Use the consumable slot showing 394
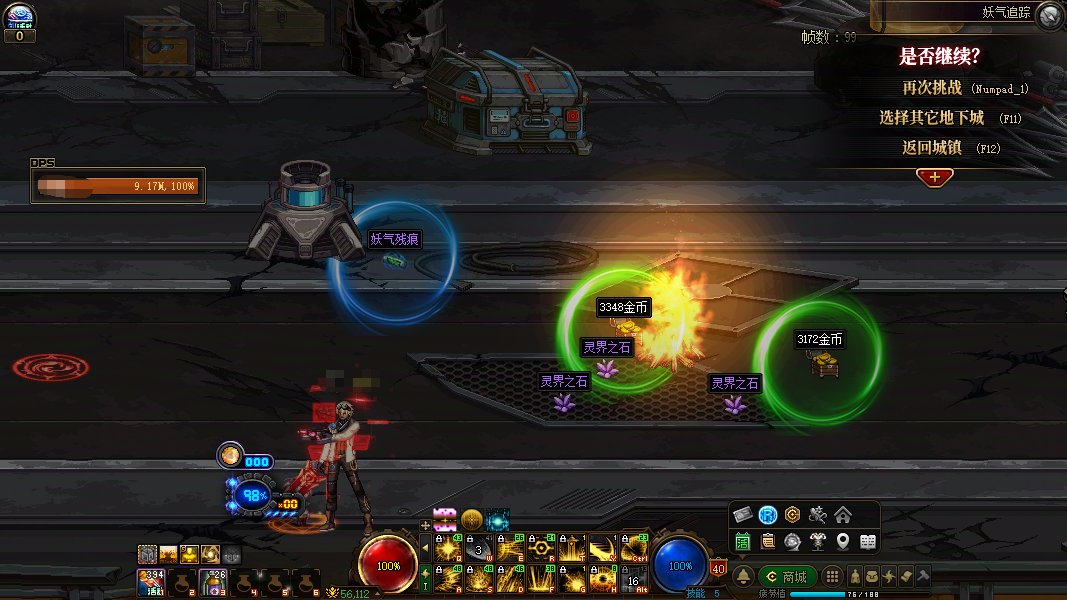This screenshot has width=1067, height=600. [153, 581]
